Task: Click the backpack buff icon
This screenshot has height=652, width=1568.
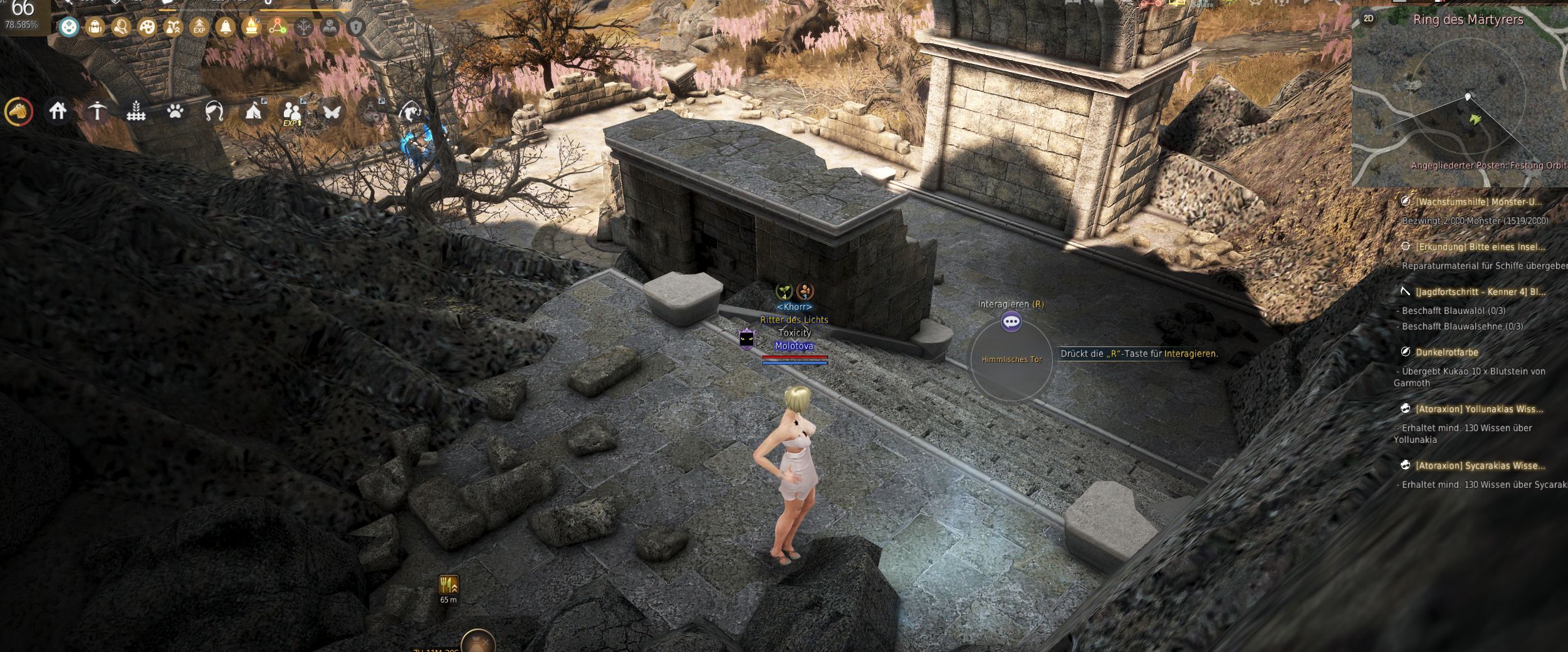Action: pos(95,27)
